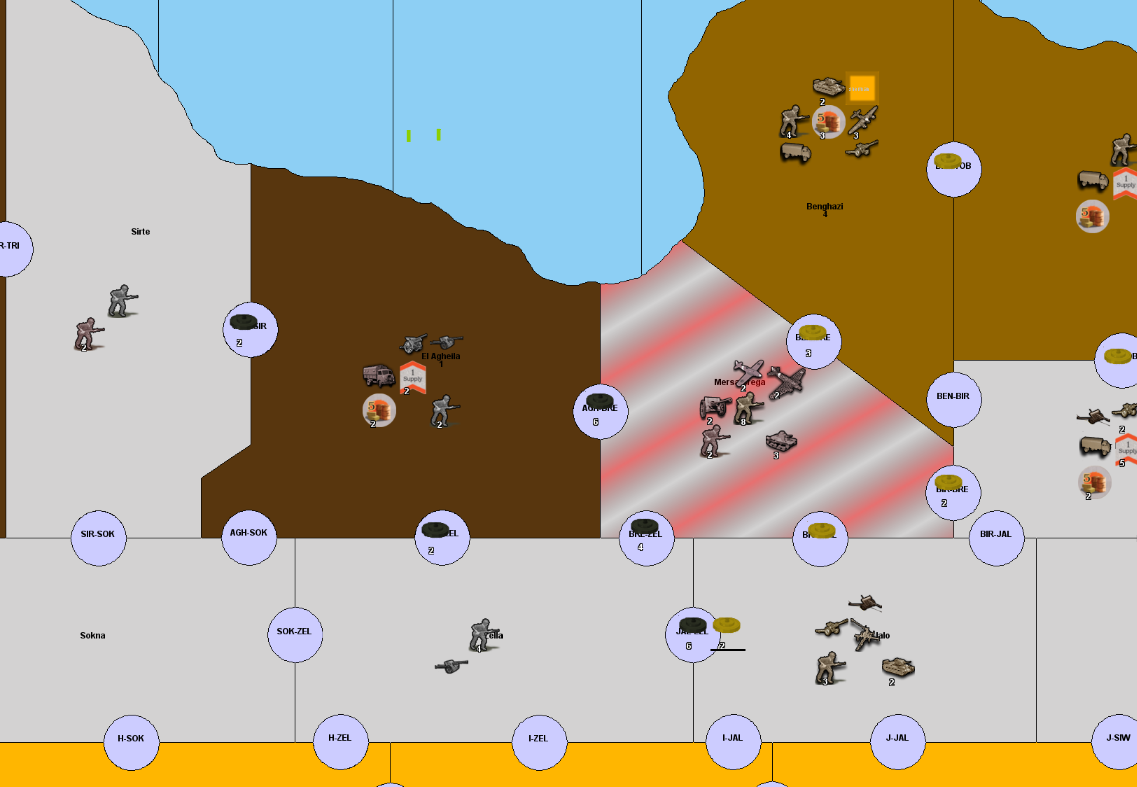Choose the BEN-BIR border circle
1137x787 pixels.
(953, 397)
